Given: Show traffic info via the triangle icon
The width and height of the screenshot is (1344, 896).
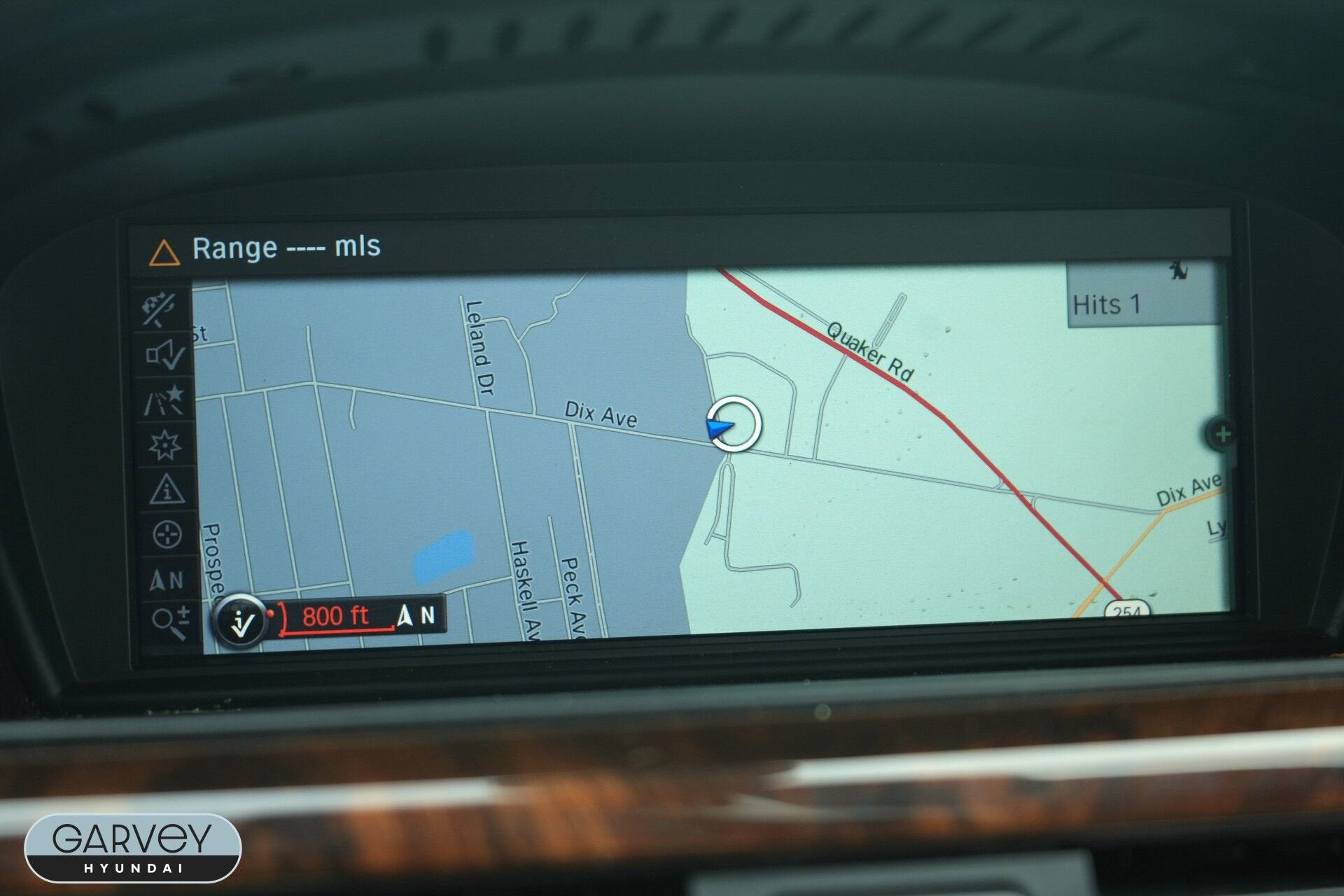Looking at the screenshot, I should (x=167, y=490).
